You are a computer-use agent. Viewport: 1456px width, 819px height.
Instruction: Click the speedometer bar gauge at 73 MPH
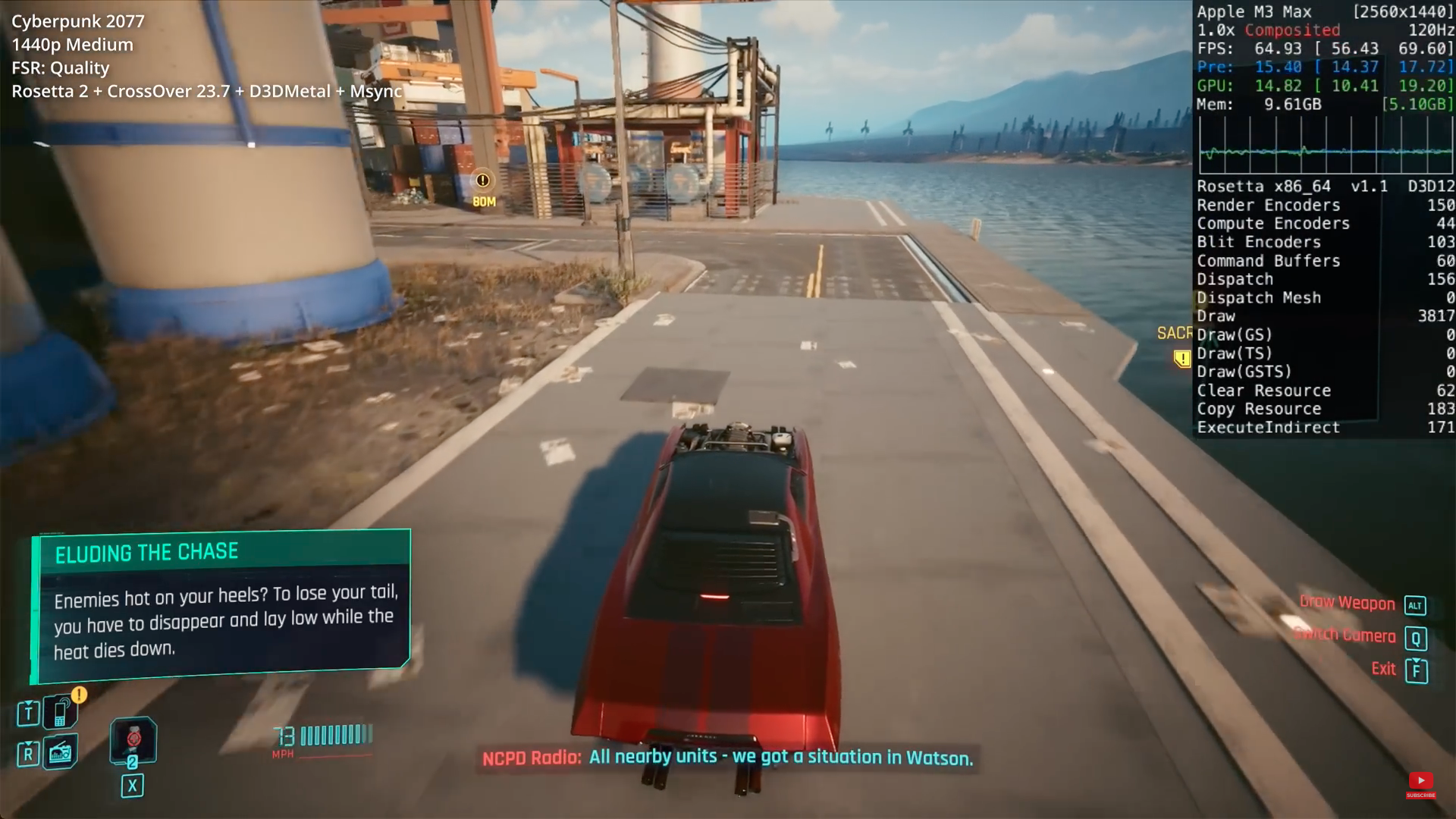pos(336,734)
